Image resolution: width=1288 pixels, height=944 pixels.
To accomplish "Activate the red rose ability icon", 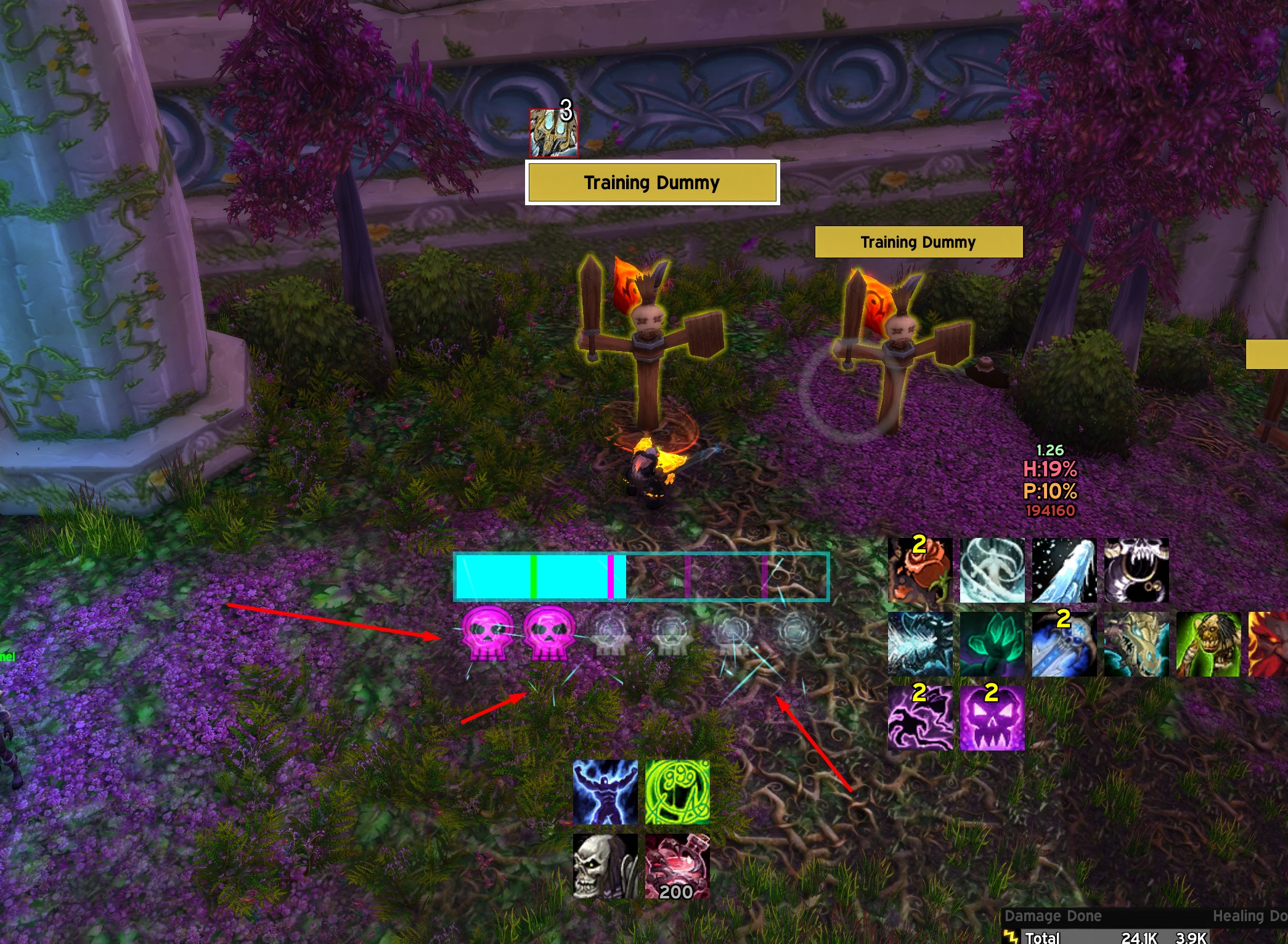I will coord(919,570).
